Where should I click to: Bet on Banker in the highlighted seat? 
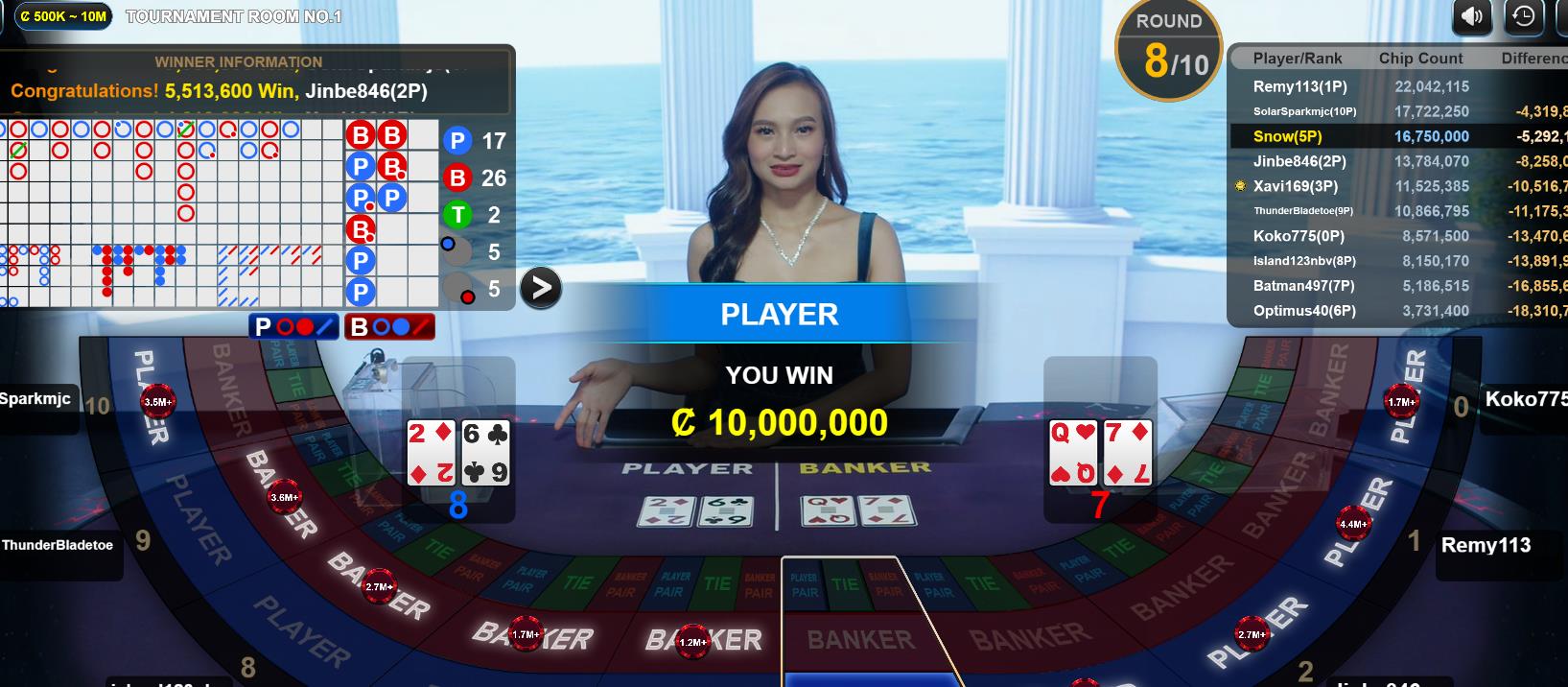(x=860, y=639)
